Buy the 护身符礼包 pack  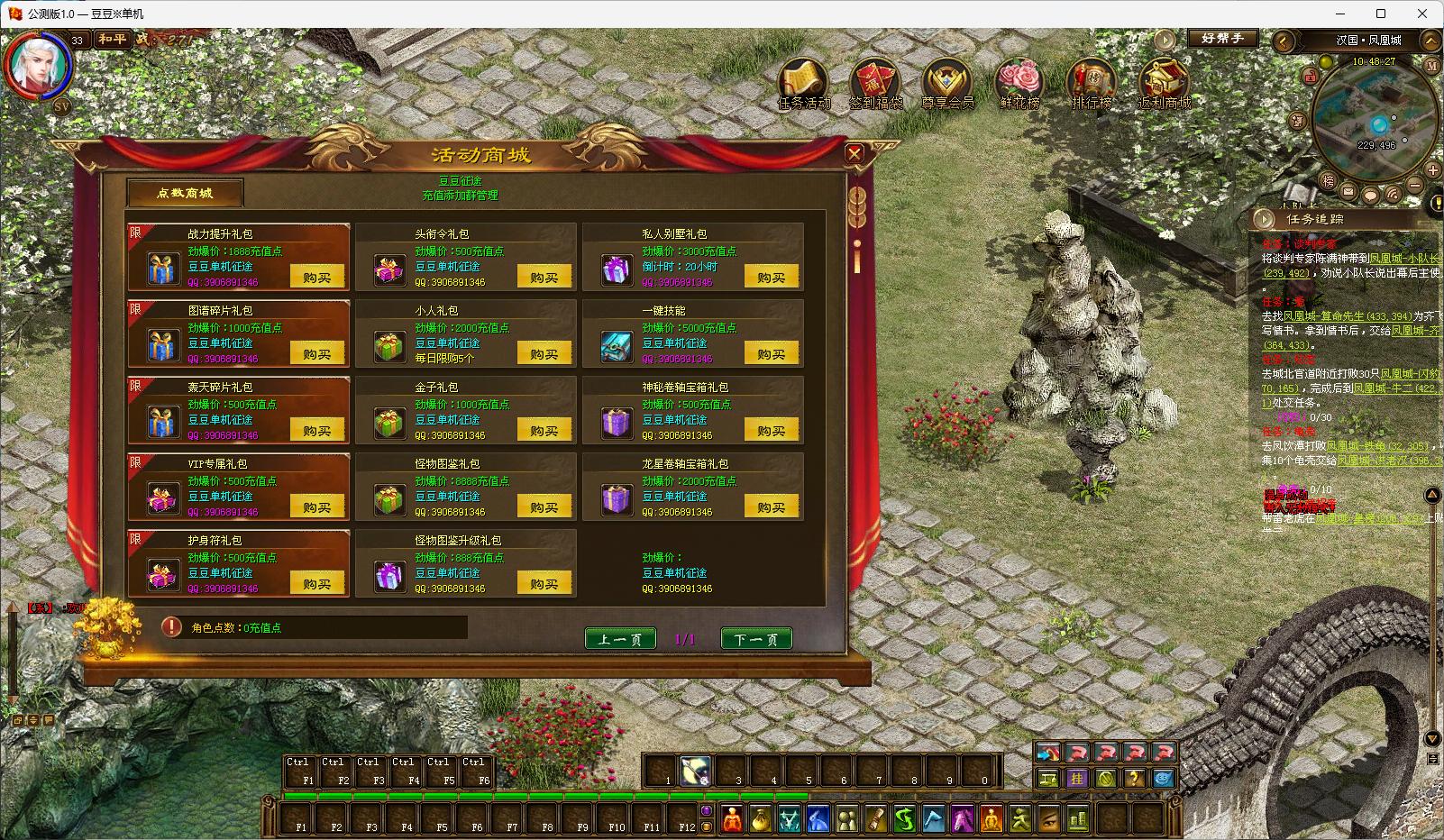[316, 583]
